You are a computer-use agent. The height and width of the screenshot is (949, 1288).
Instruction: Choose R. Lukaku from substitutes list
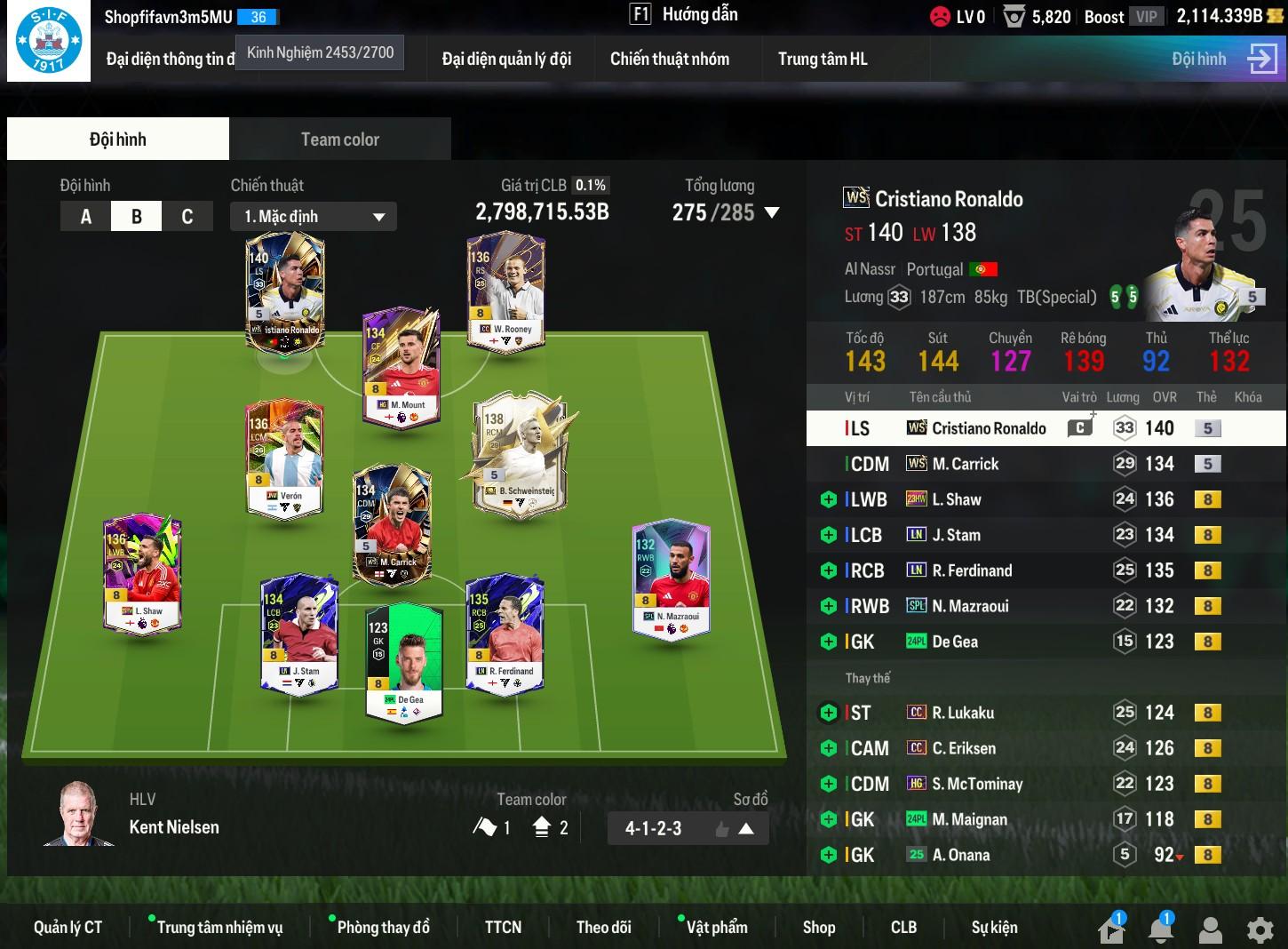click(x=963, y=713)
